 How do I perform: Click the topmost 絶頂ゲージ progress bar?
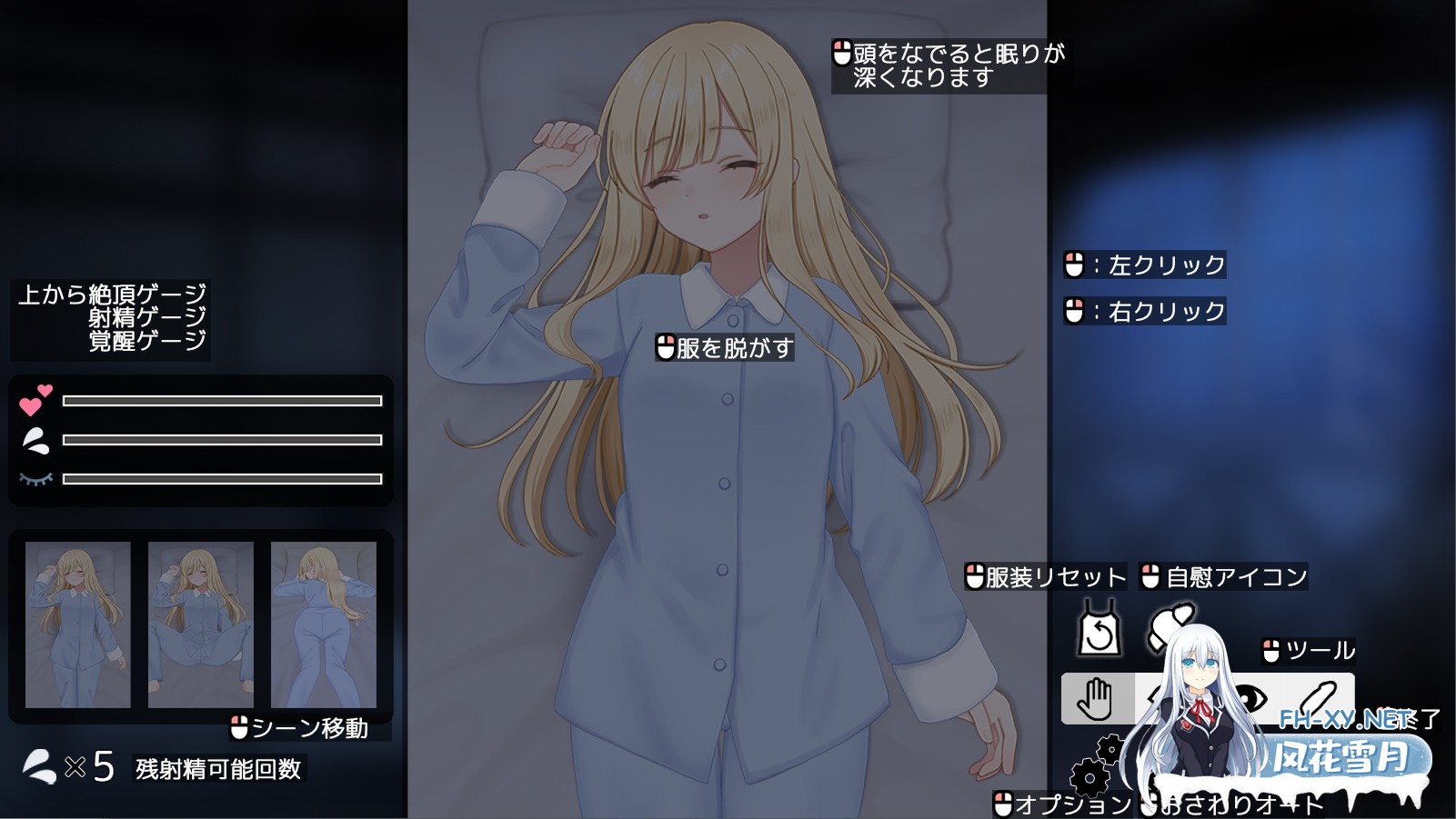click(x=221, y=400)
